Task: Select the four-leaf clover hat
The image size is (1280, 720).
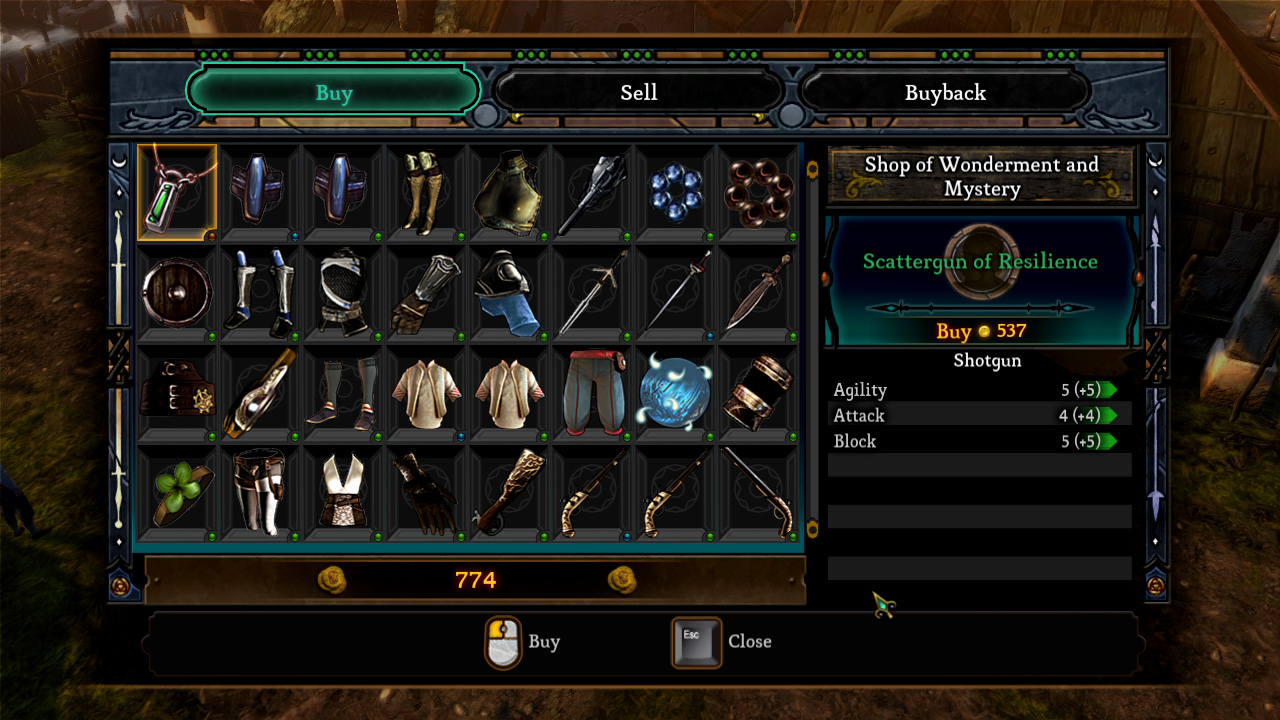Action: pyautogui.click(x=177, y=492)
